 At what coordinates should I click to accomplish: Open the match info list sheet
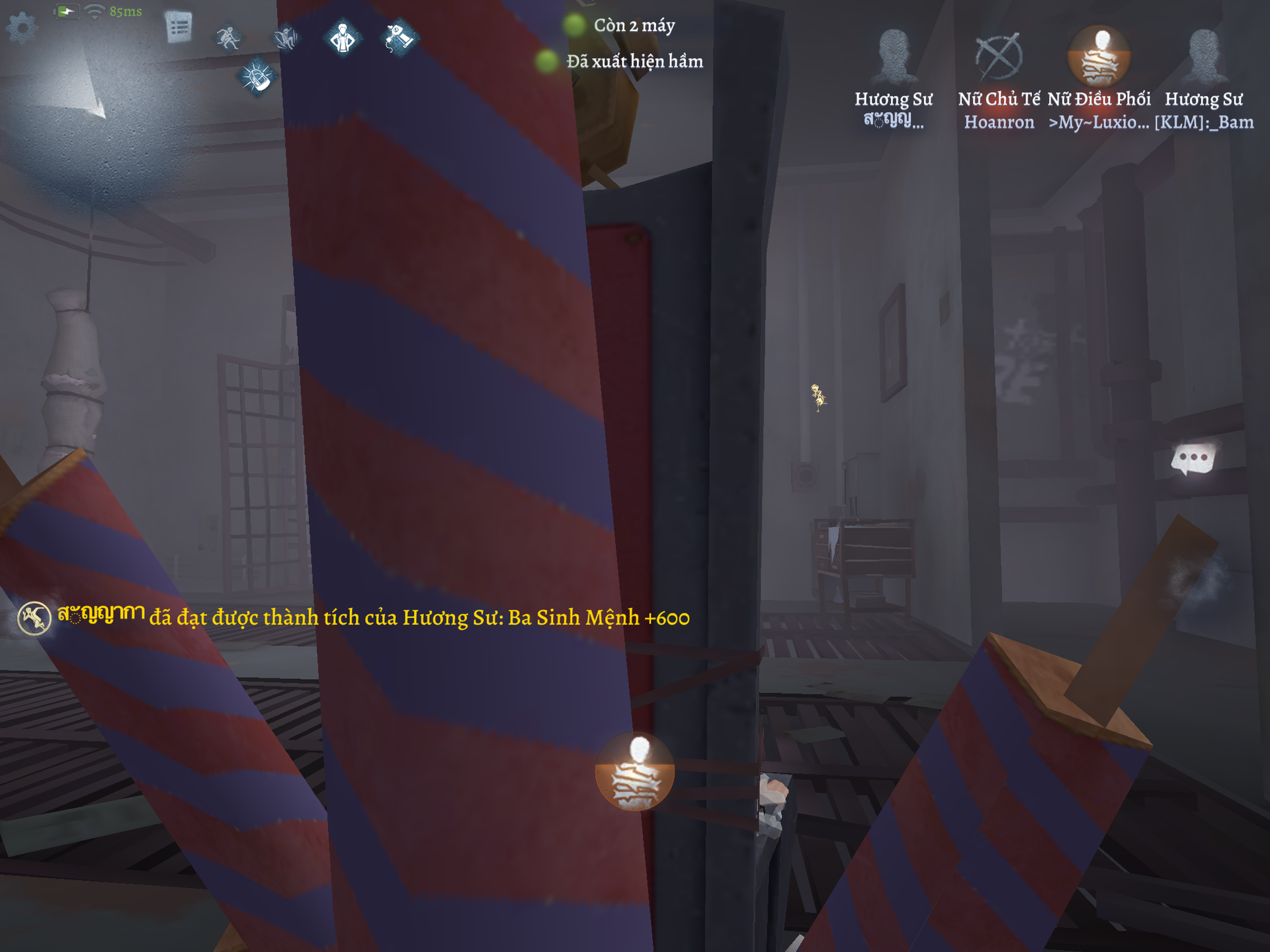(x=179, y=28)
